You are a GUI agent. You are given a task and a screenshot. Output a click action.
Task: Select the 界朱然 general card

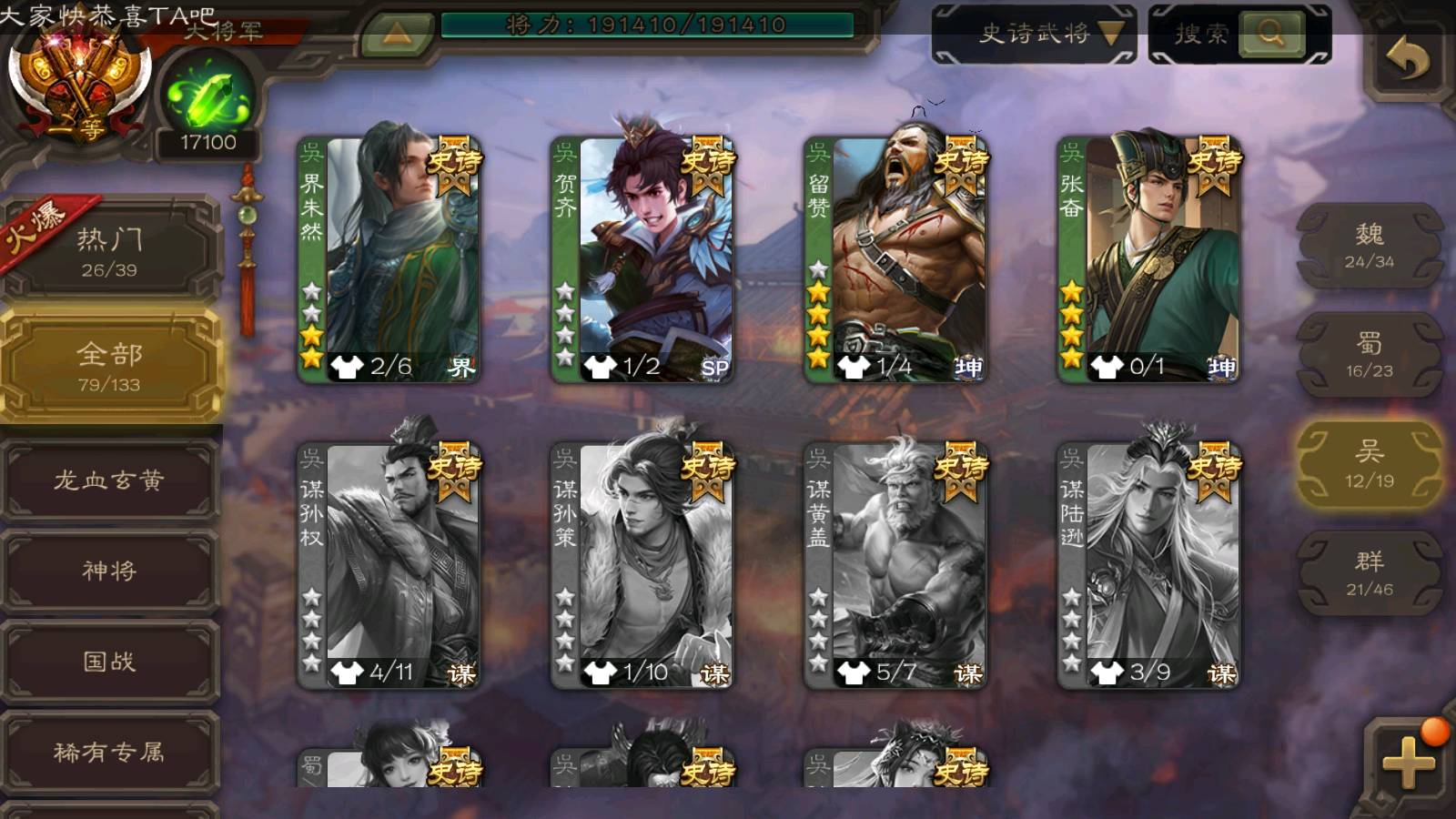tap(389, 259)
